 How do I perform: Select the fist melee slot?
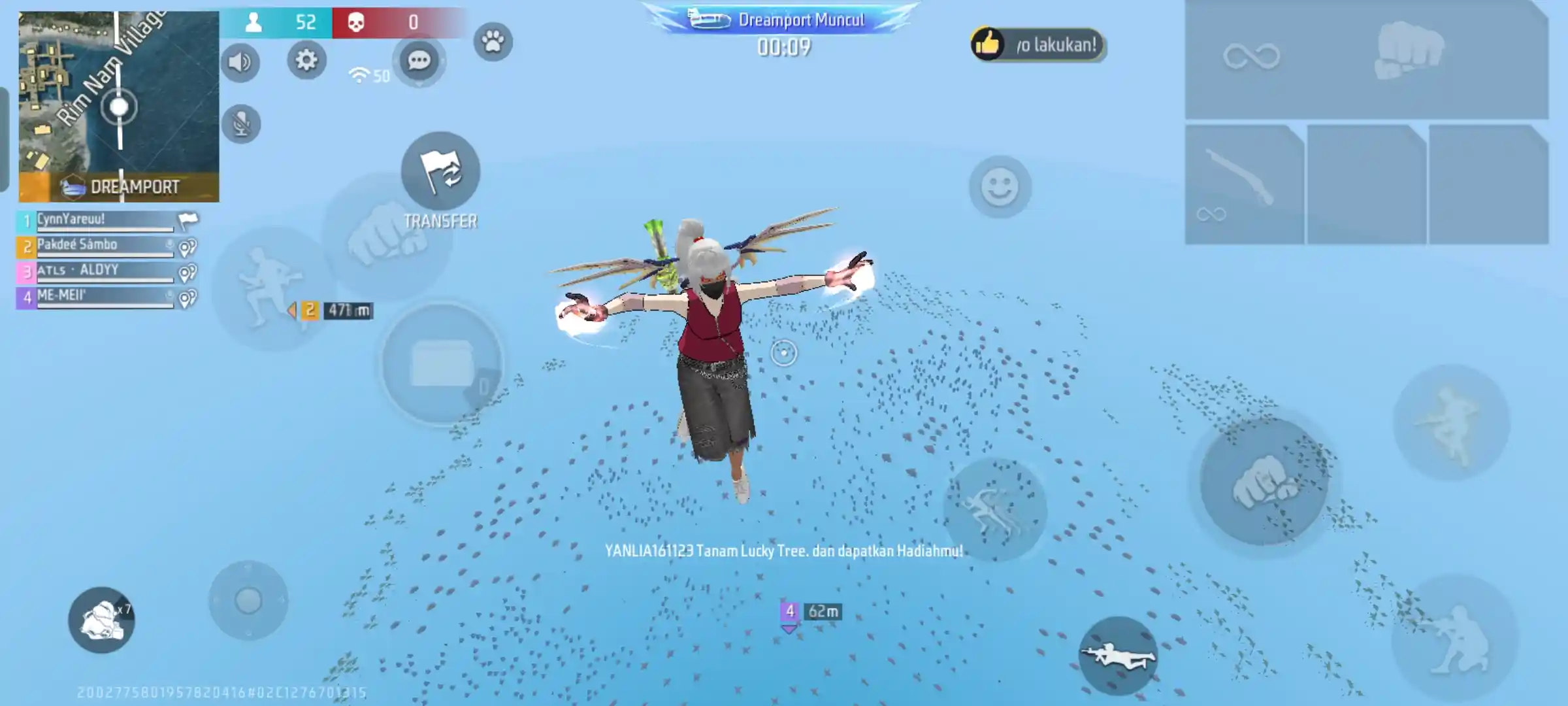pyautogui.click(x=1409, y=51)
